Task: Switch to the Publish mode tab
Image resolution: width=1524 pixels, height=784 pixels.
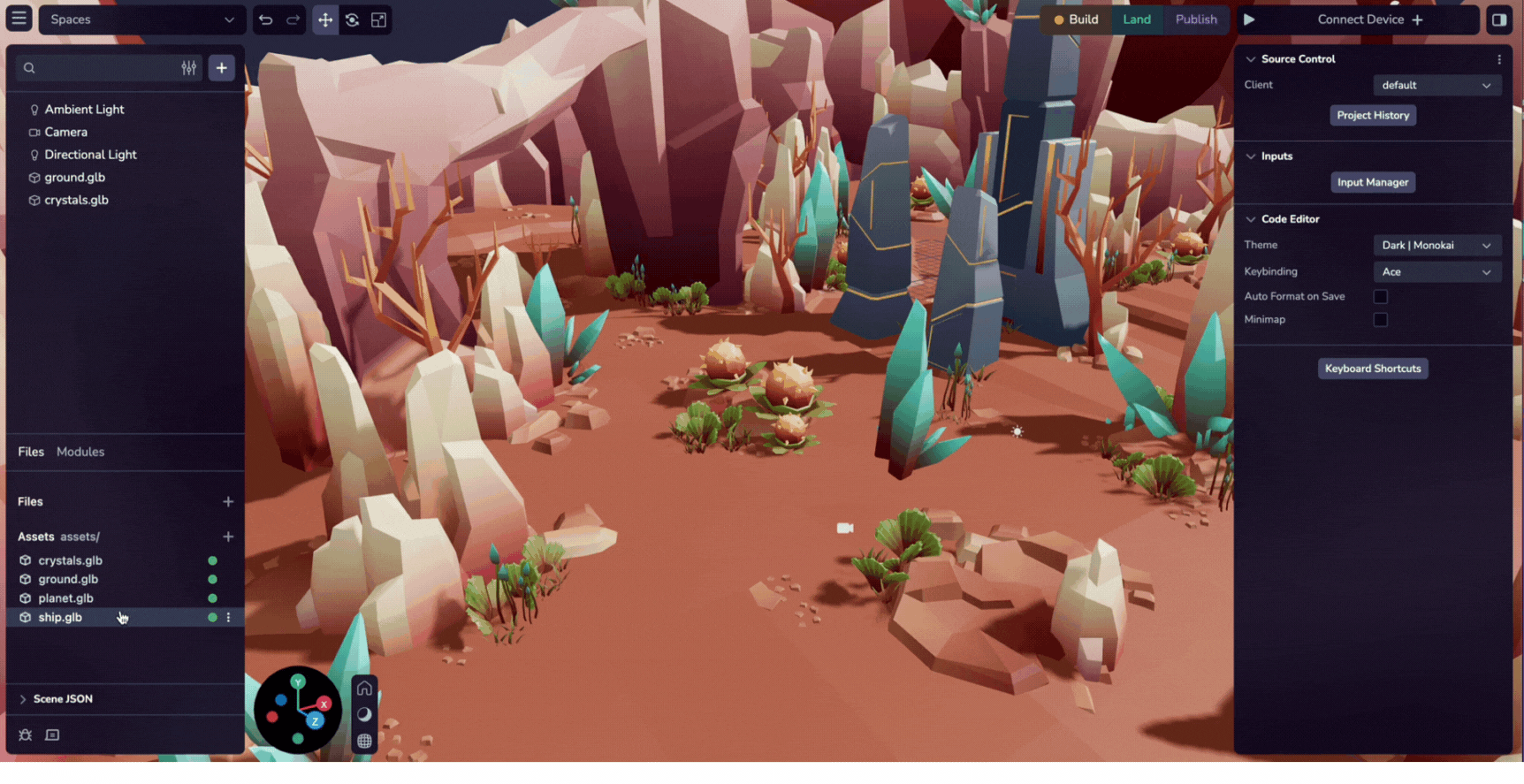Action: click(1196, 19)
